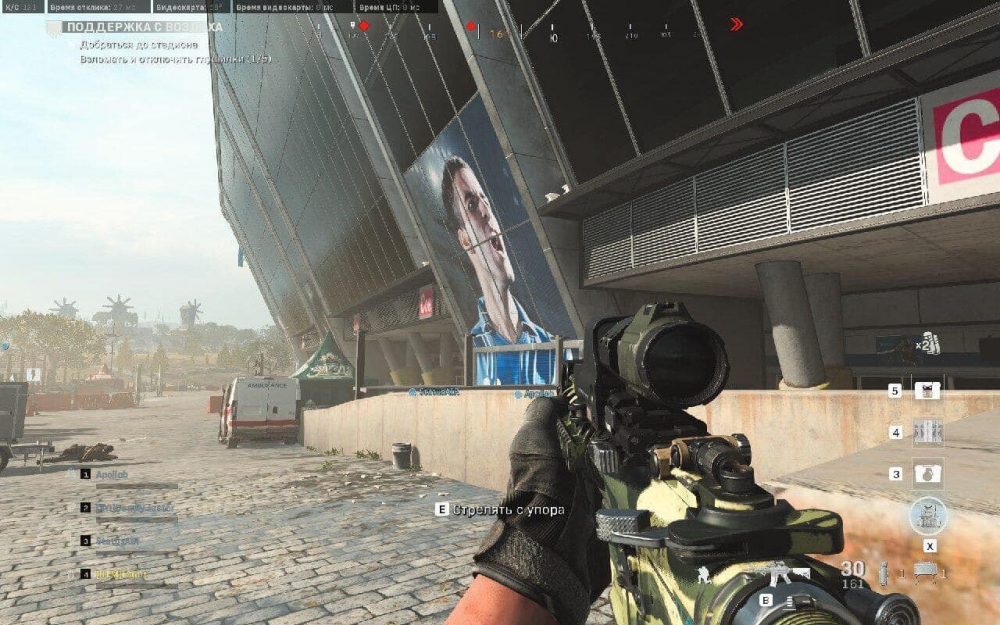Select squad member Apollob in squad list
The image size is (1000, 625).
110,475
